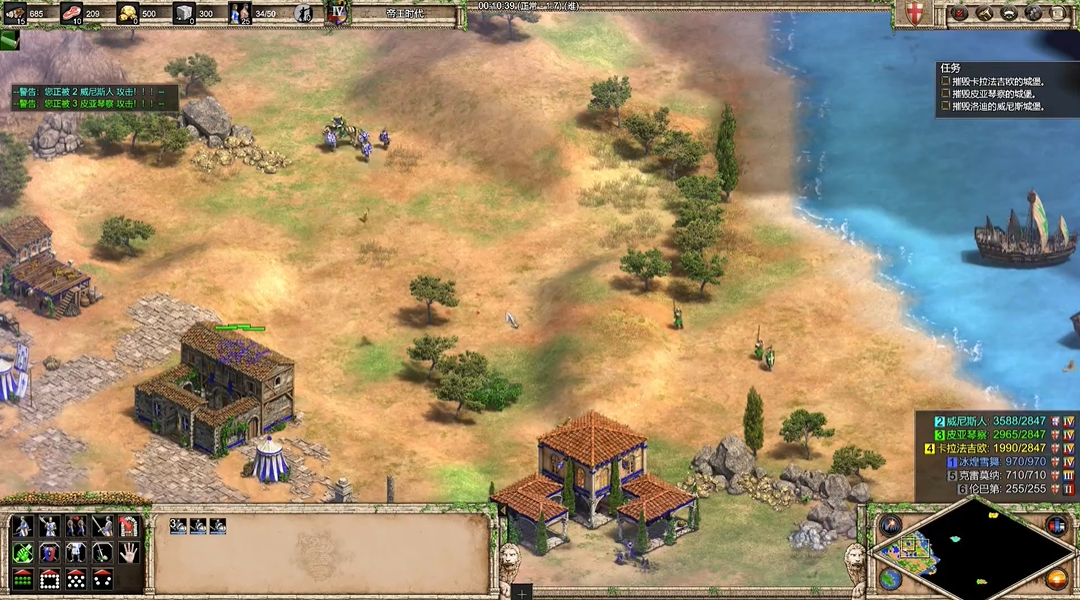Select the open hand stop command
This screenshot has width=1080, height=600.
(128, 552)
